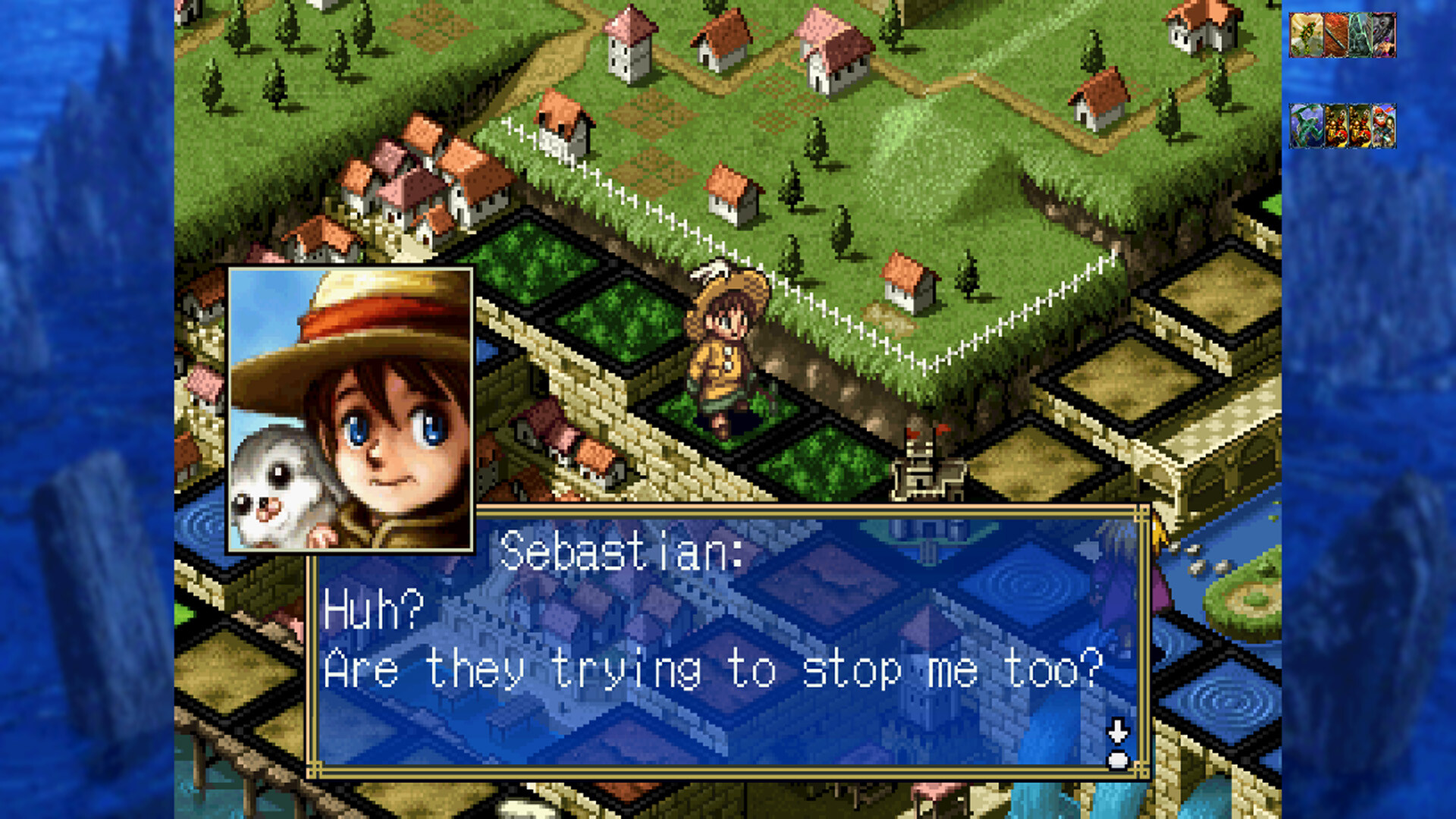Select the dark ape monster card
Viewport: 1456px width, 819px height.
(x=1385, y=36)
